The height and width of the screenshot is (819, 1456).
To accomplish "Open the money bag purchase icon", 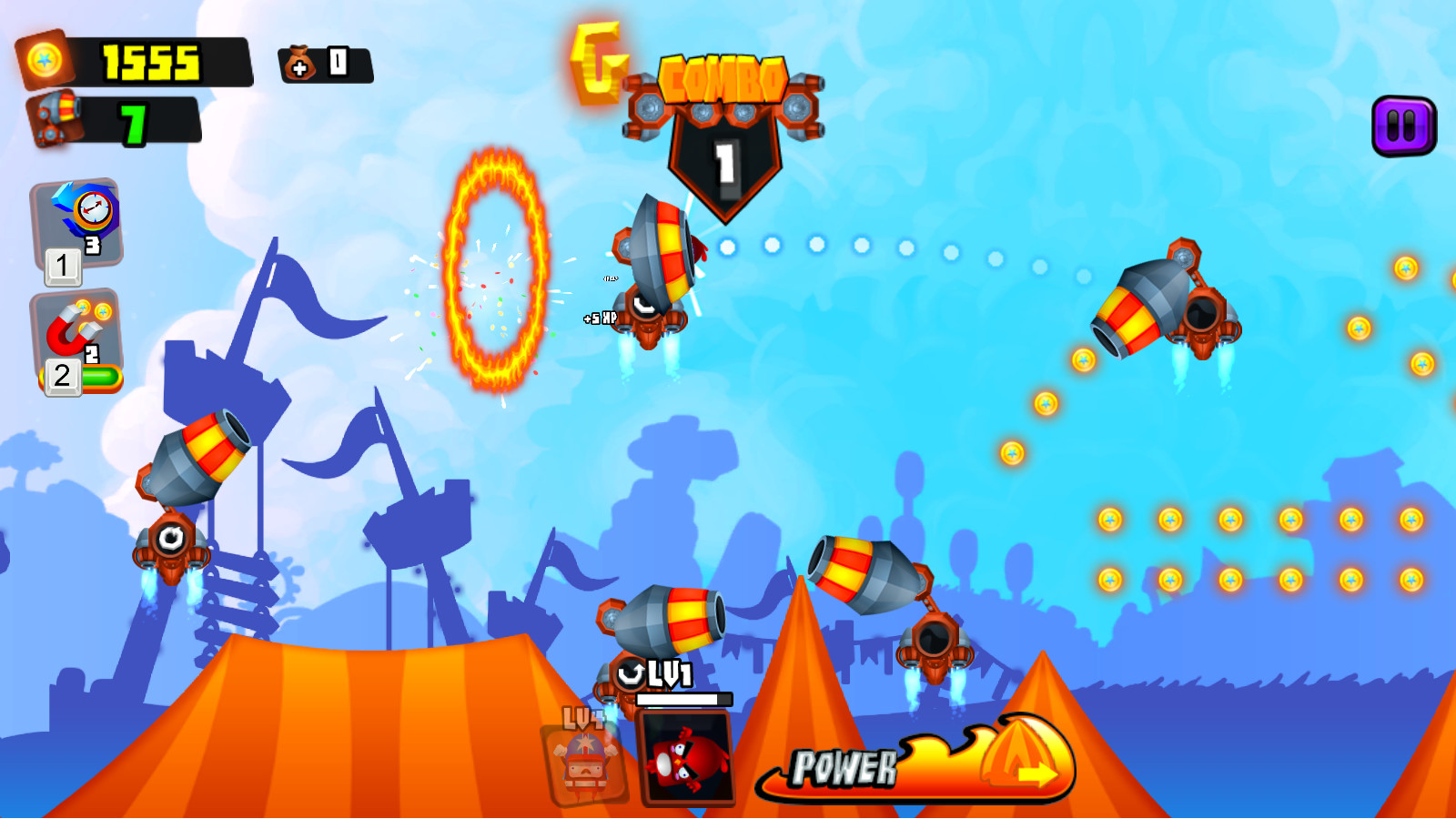I will coord(303,62).
